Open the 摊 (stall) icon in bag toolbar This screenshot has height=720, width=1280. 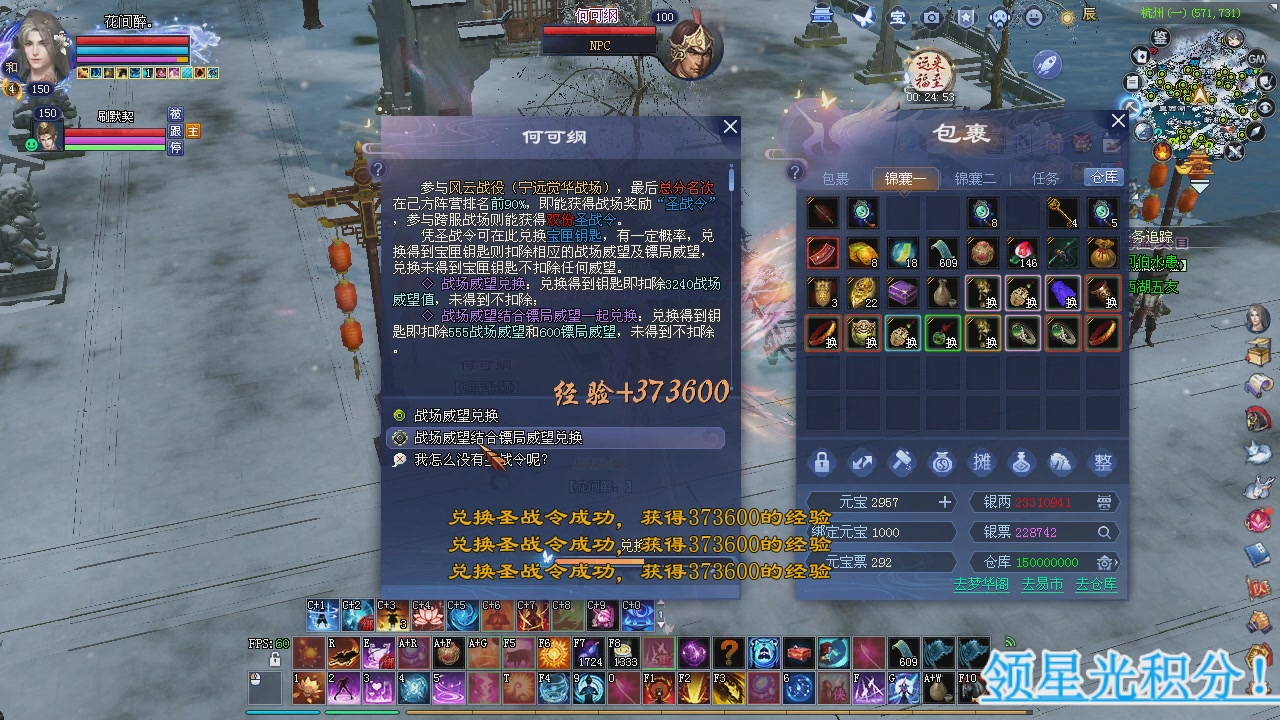pos(982,462)
